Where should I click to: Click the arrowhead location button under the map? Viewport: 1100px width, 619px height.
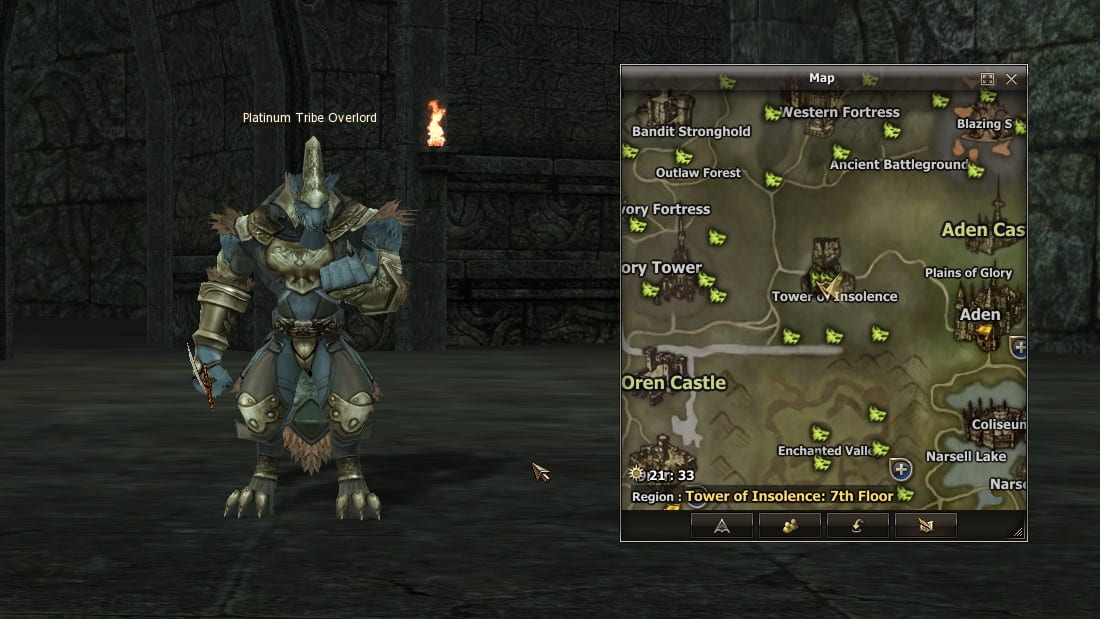click(720, 526)
